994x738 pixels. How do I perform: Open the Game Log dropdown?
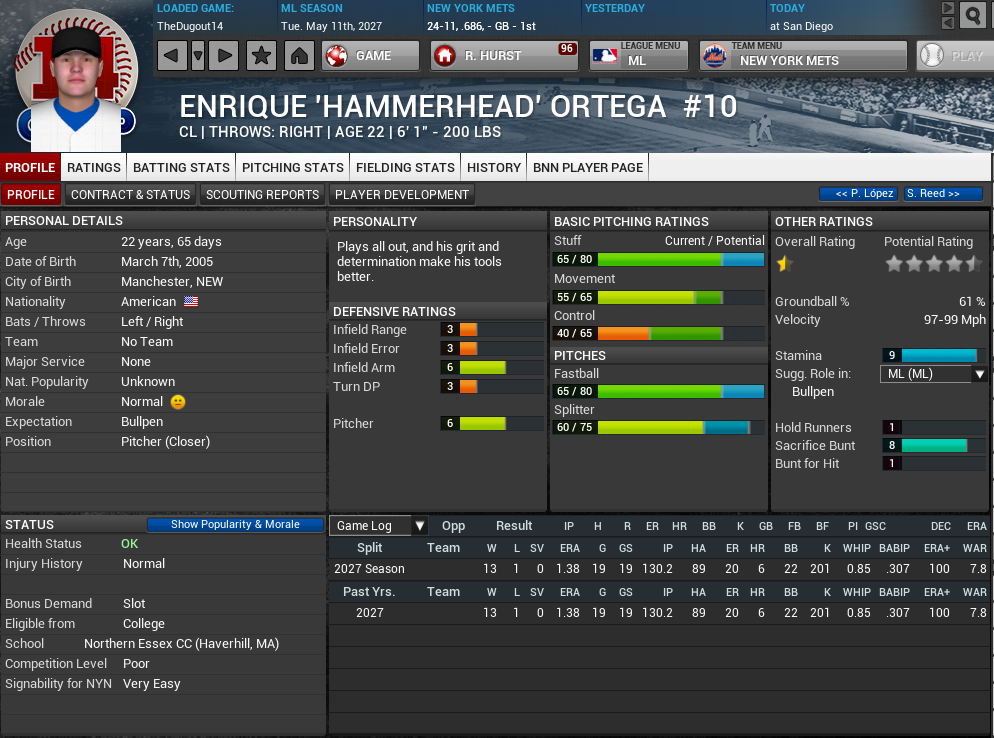pos(378,525)
